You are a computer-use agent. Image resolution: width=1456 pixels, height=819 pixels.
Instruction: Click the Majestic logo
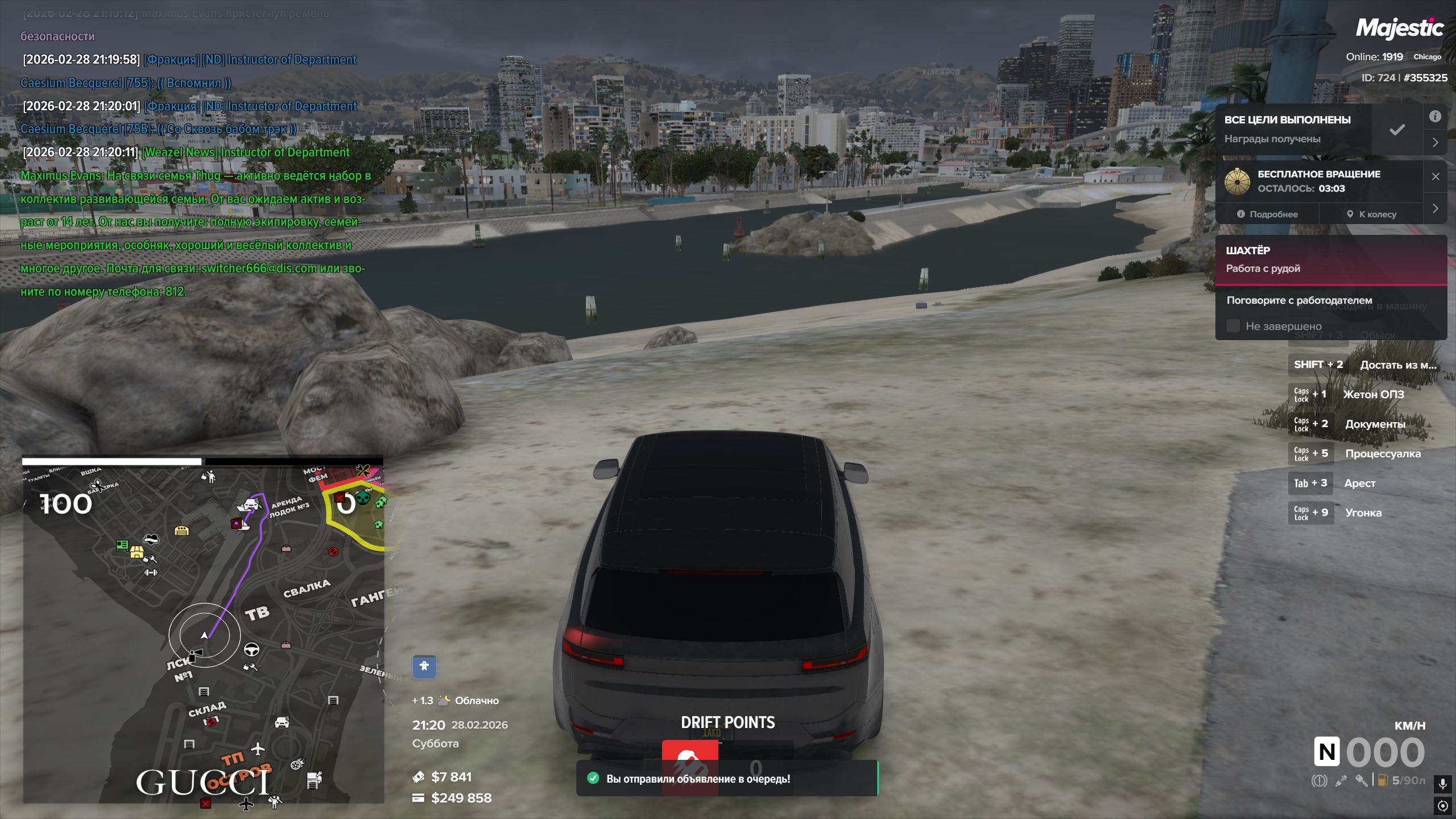pos(1399,28)
